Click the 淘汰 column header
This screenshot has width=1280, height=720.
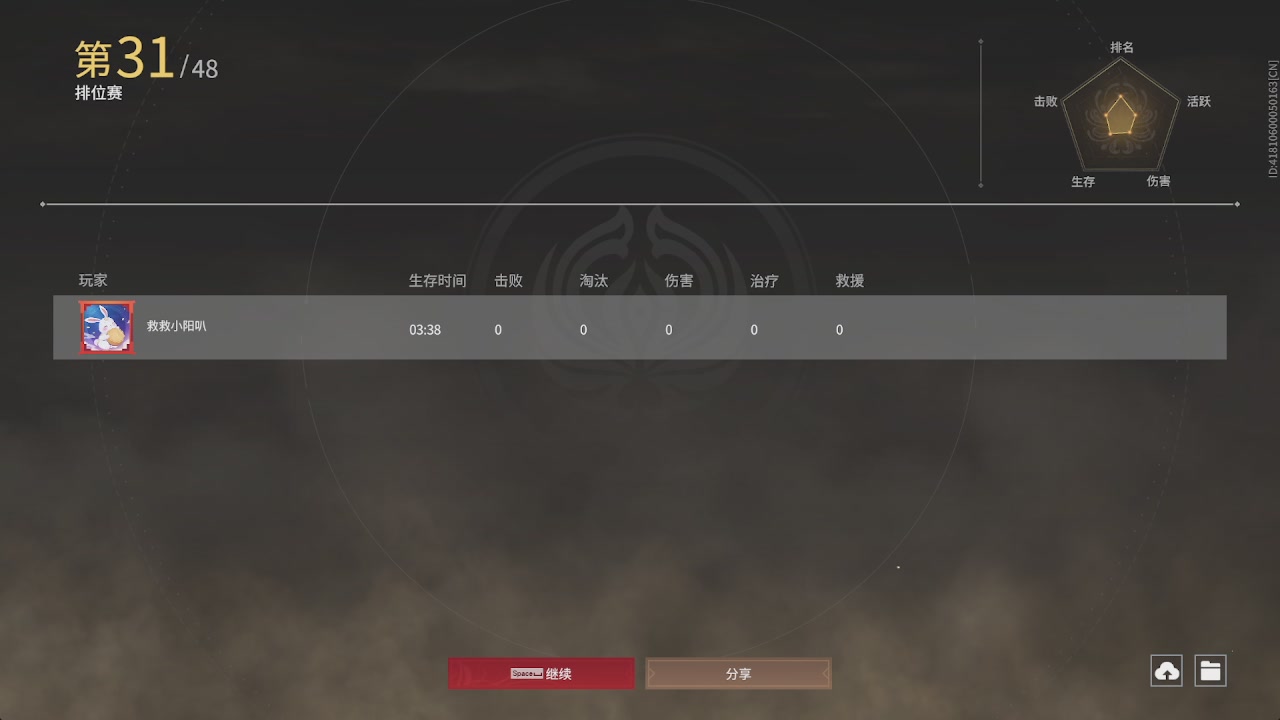pyautogui.click(x=593, y=281)
